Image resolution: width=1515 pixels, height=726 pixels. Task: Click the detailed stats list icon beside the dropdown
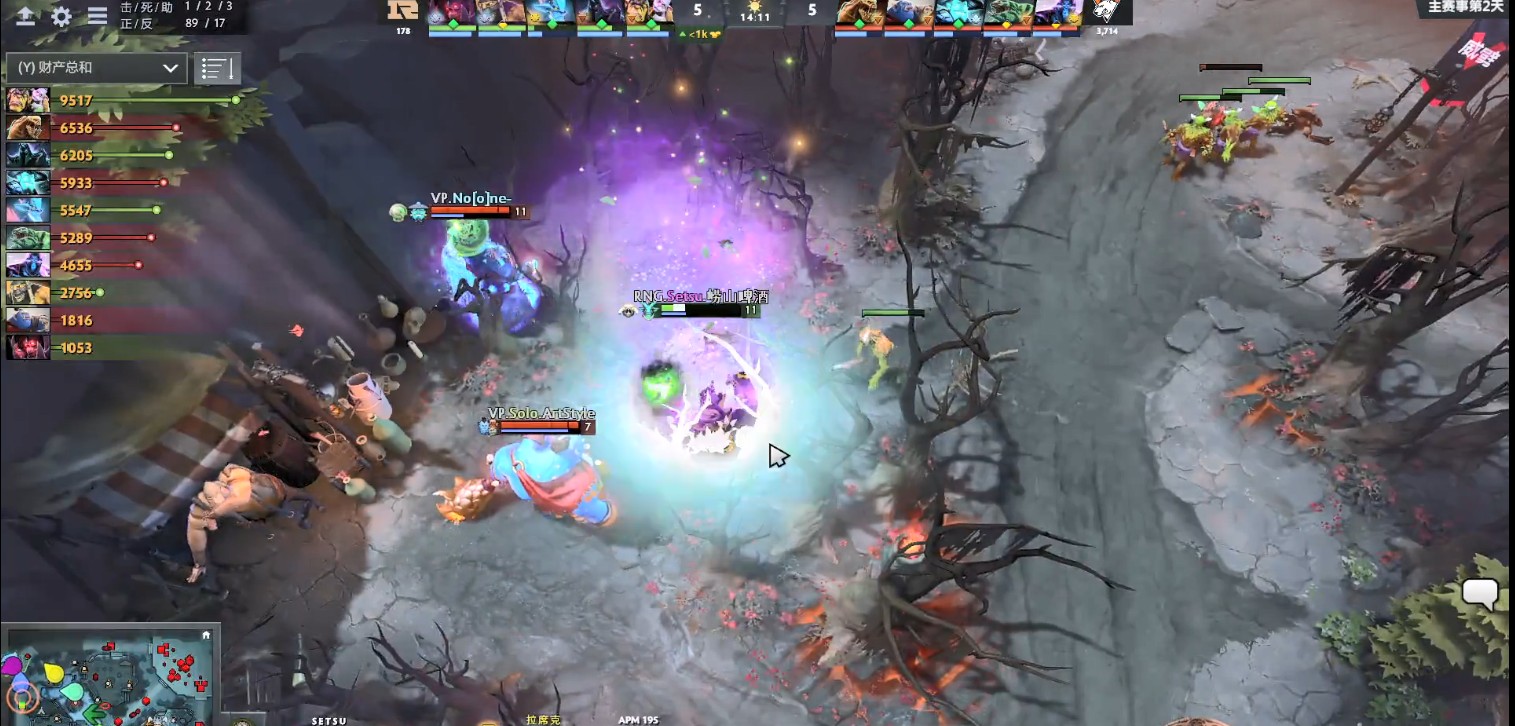pos(216,68)
